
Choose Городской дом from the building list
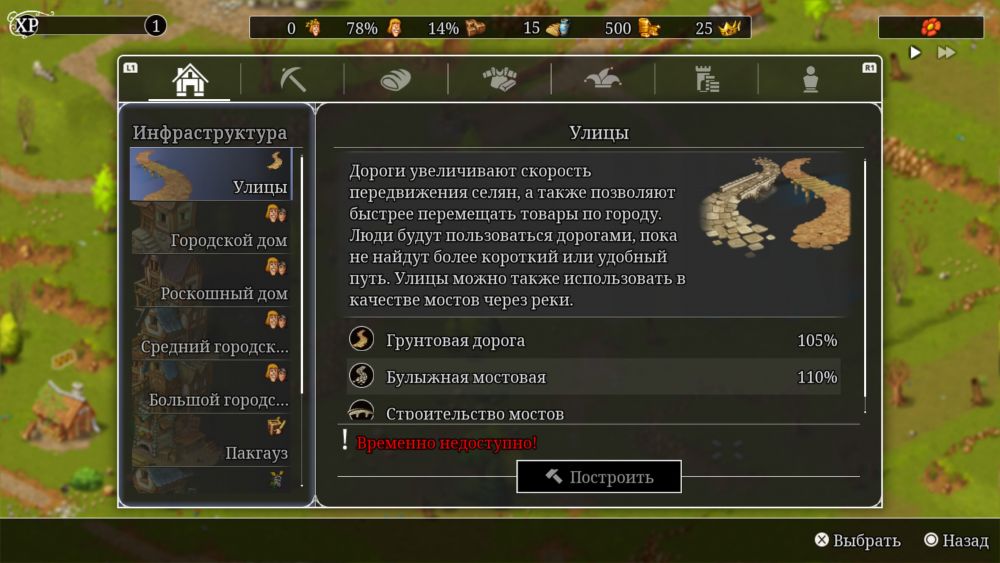pos(211,228)
